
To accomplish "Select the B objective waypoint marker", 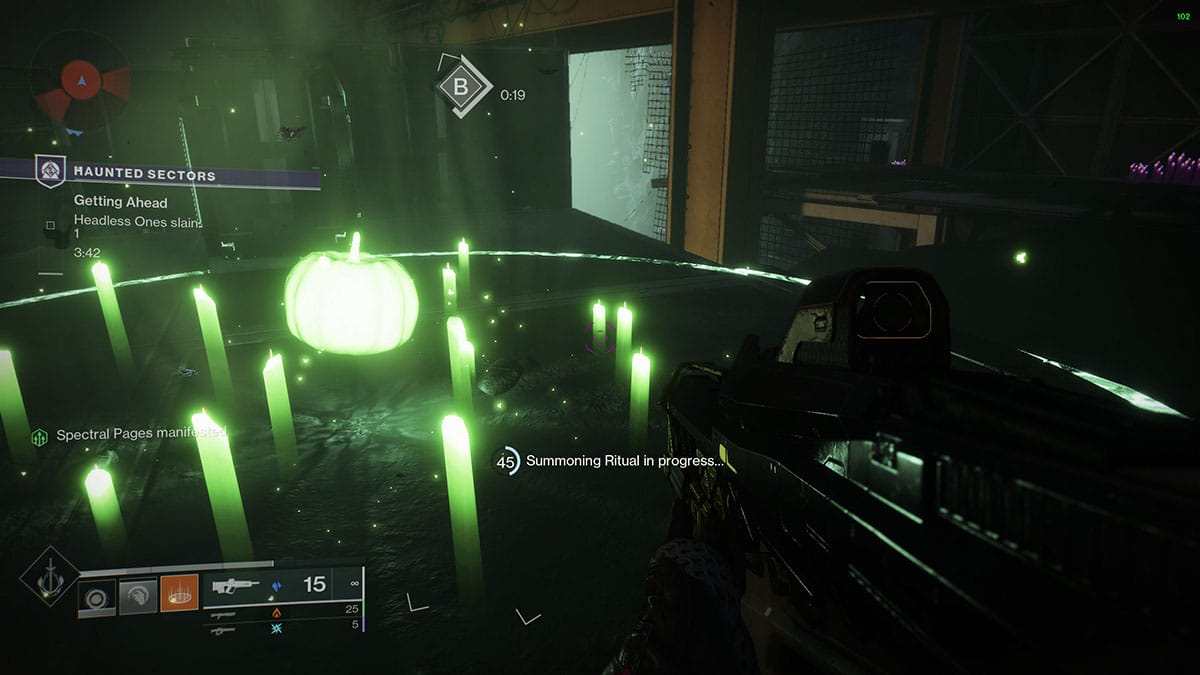I will (461, 88).
